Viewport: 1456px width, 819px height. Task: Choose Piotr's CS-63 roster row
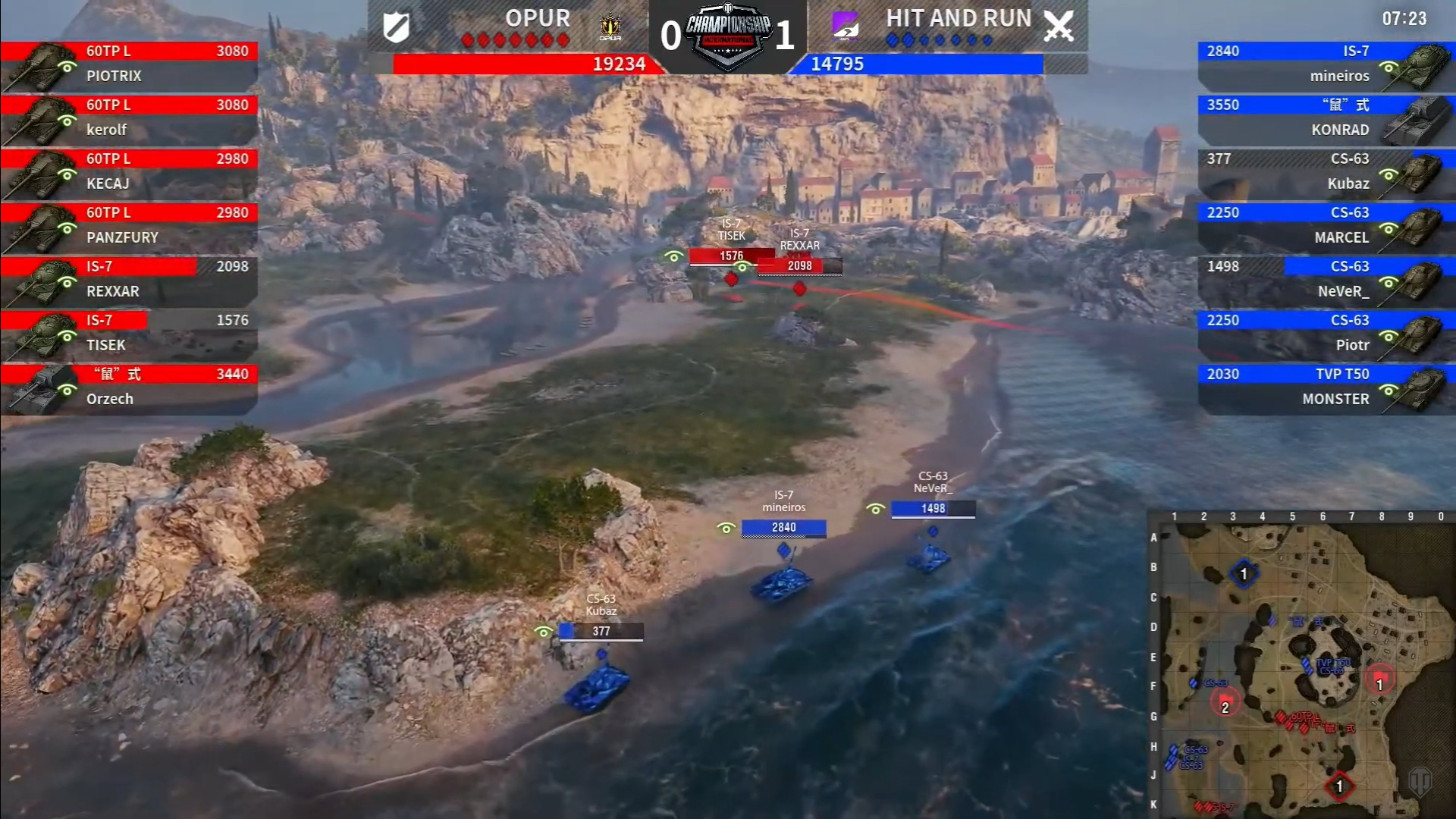point(1326,334)
